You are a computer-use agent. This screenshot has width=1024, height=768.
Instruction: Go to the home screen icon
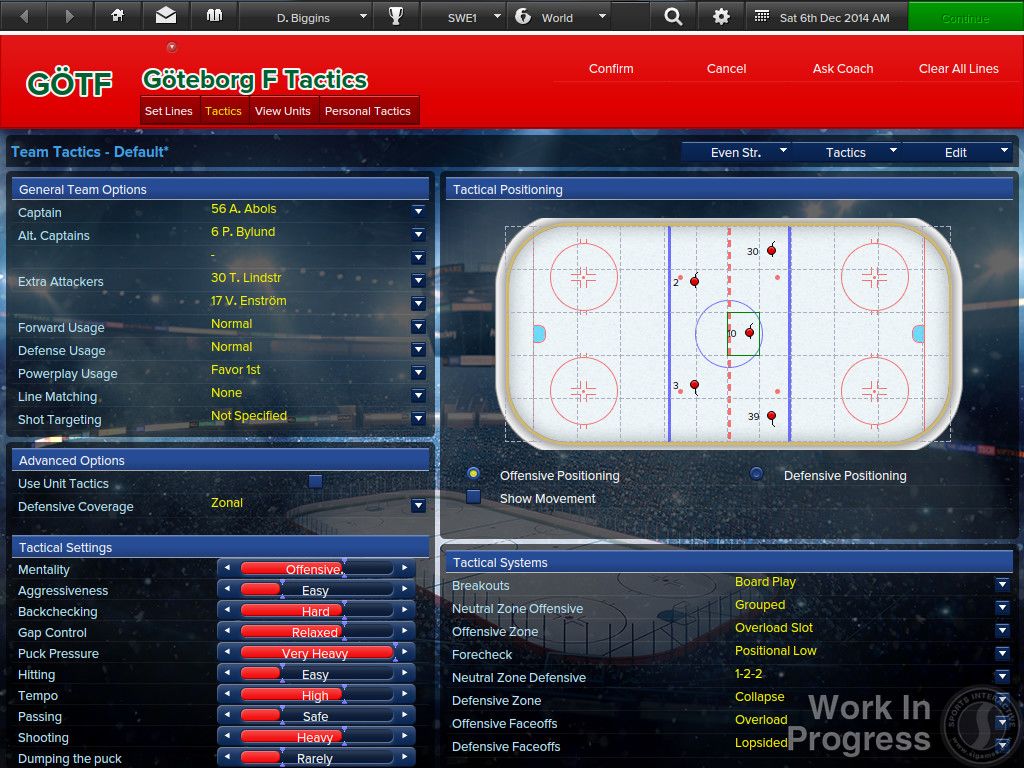118,17
